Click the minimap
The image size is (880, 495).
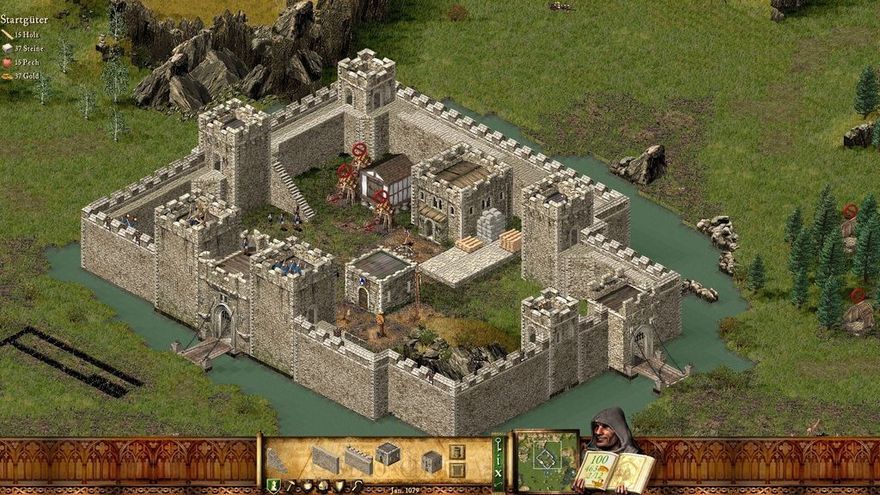coord(546,461)
